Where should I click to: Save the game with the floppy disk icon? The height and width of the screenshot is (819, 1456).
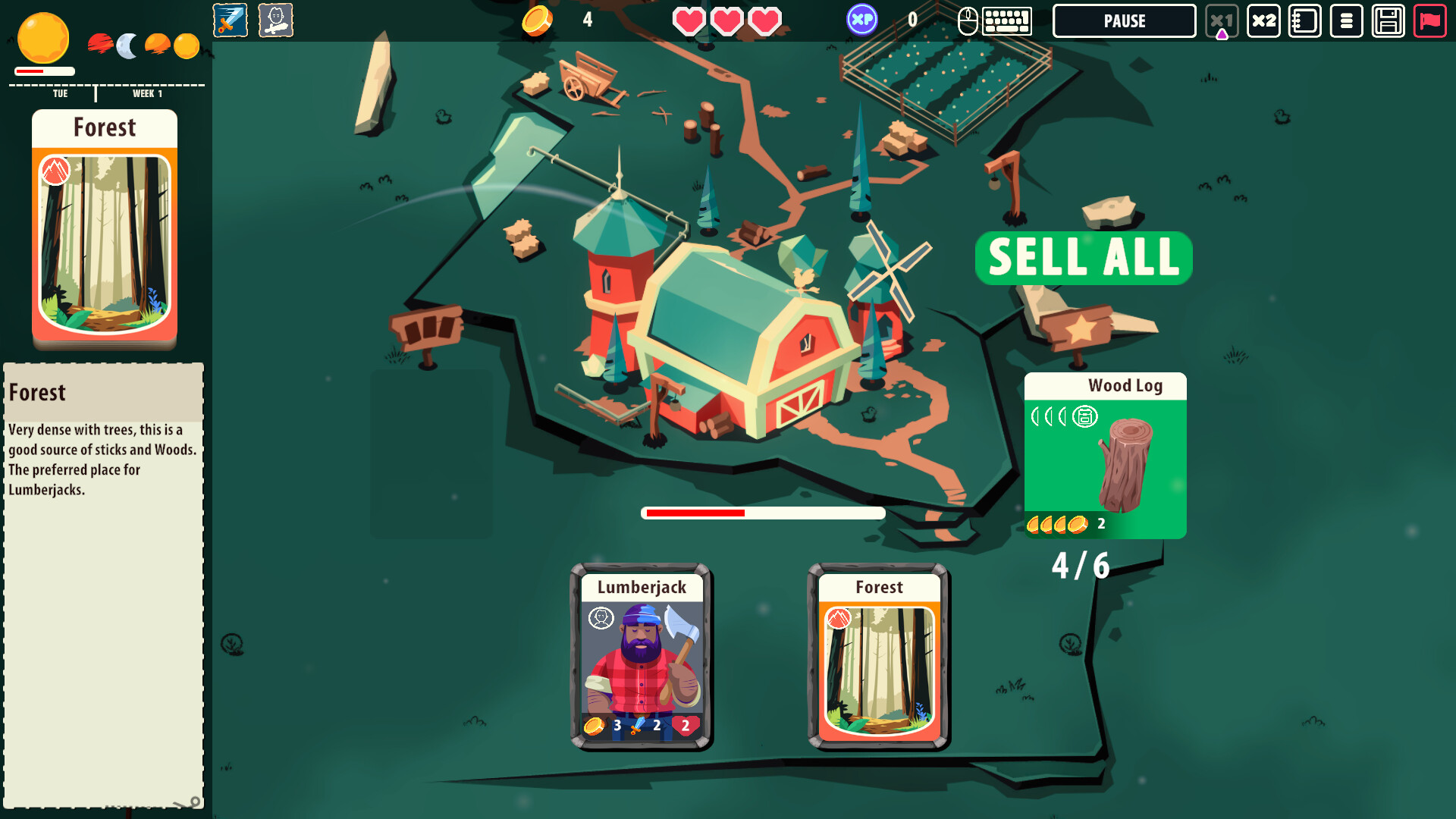pos(1388,20)
